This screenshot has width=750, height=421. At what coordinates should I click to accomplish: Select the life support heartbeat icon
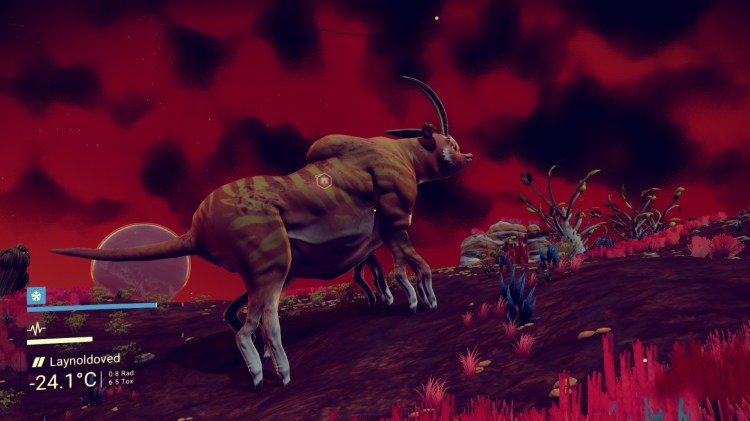pos(37,327)
